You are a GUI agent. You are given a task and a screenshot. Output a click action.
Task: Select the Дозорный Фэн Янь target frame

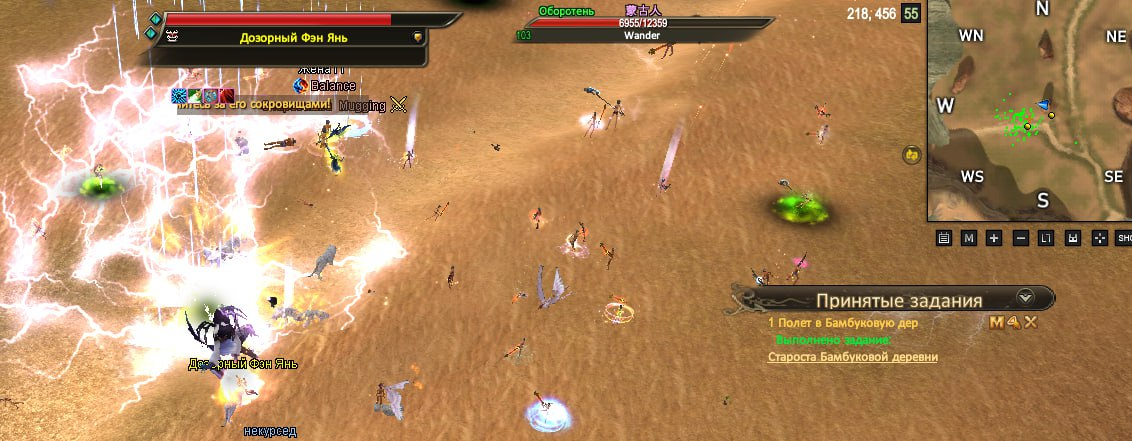(x=294, y=38)
